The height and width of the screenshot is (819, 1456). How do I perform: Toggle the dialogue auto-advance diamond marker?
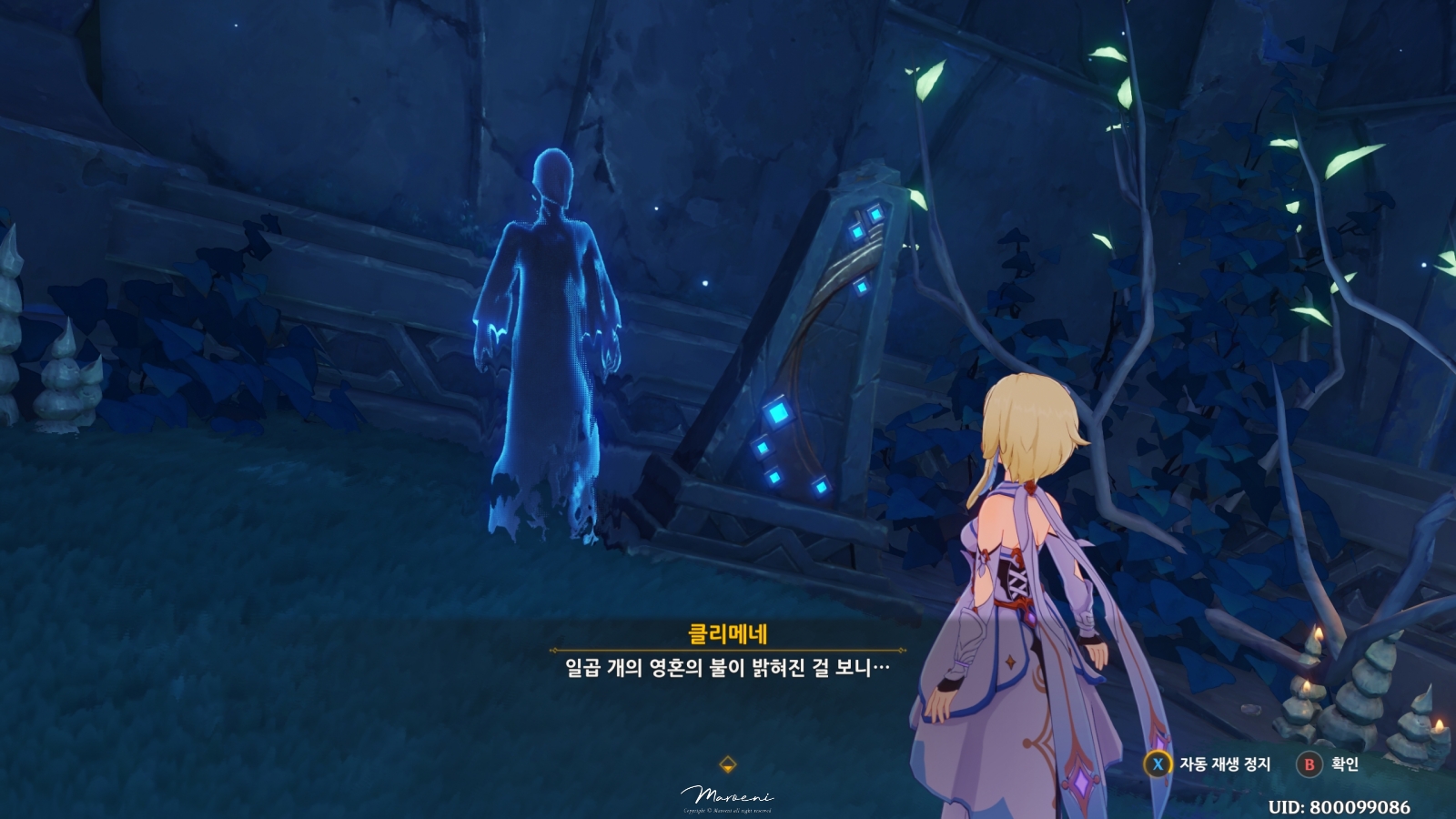click(x=727, y=763)
